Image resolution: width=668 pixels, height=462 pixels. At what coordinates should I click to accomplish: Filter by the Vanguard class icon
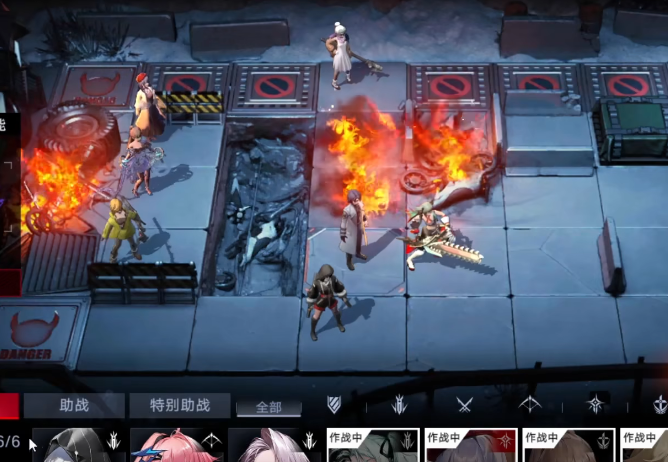click(399, 404)
